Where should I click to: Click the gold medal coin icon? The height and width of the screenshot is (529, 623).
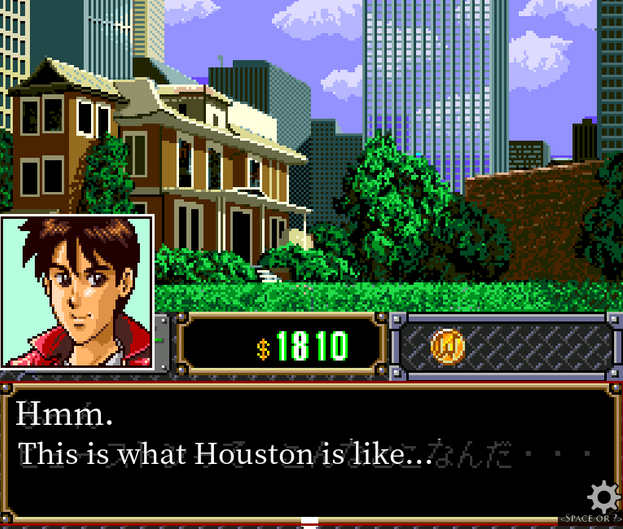pos(447,346)
